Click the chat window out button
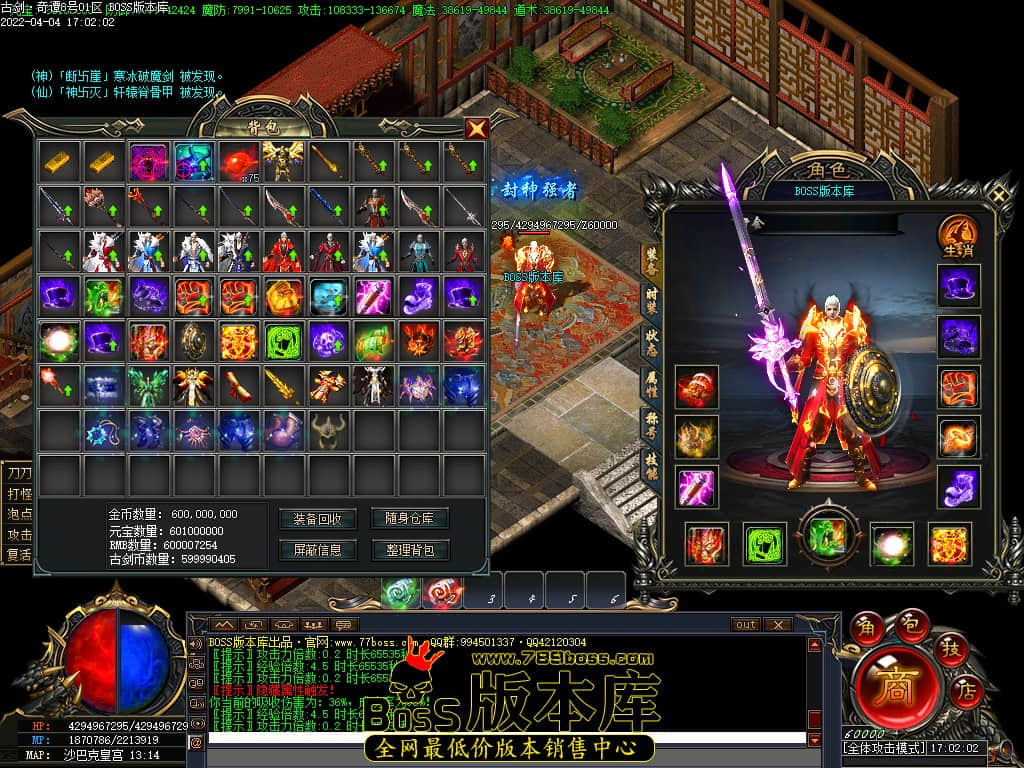This screenshot has height=768, width=1024. (x=745, y=625)
